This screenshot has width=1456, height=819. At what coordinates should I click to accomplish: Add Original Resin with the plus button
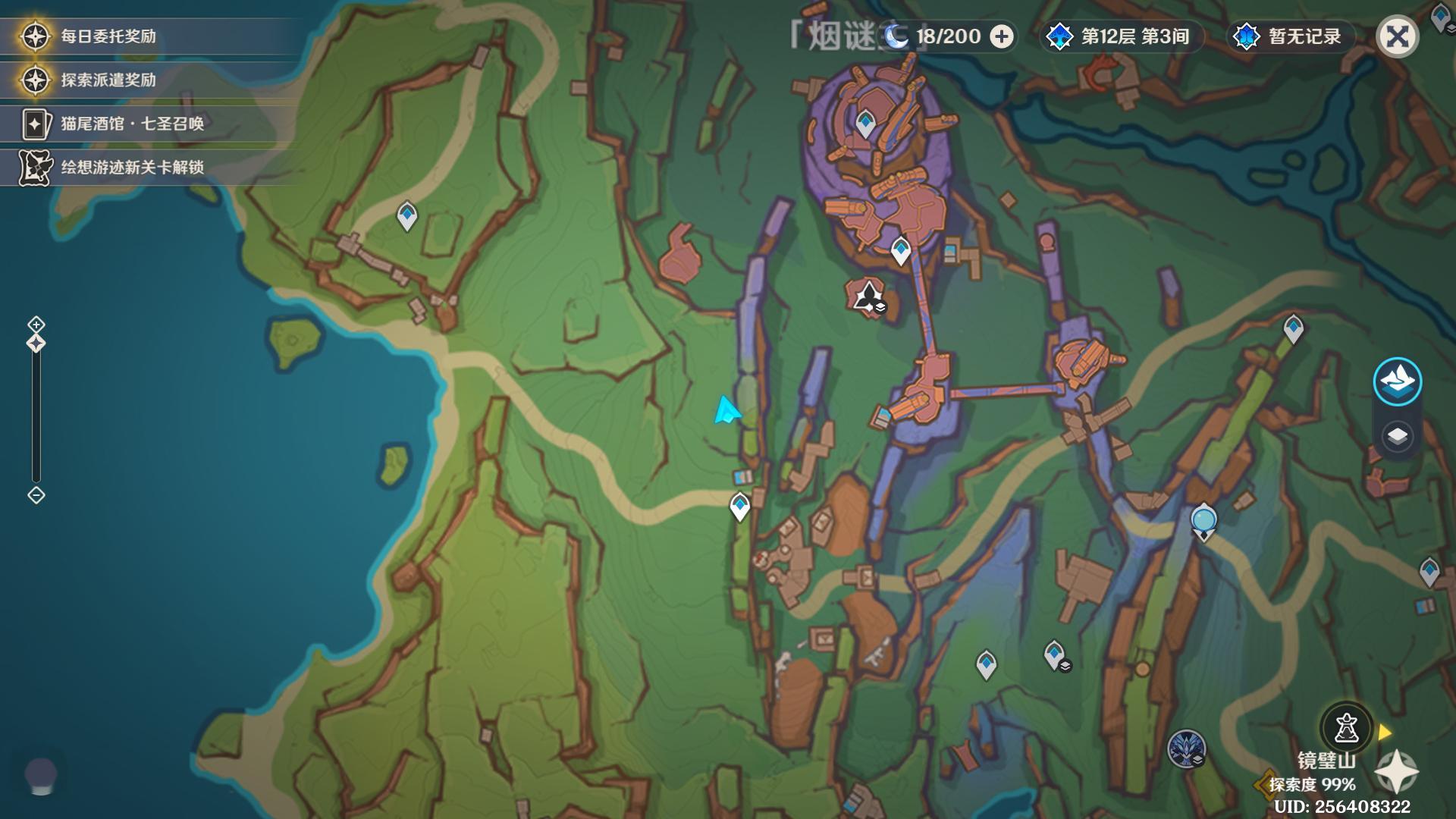(x=1002, y=36)
